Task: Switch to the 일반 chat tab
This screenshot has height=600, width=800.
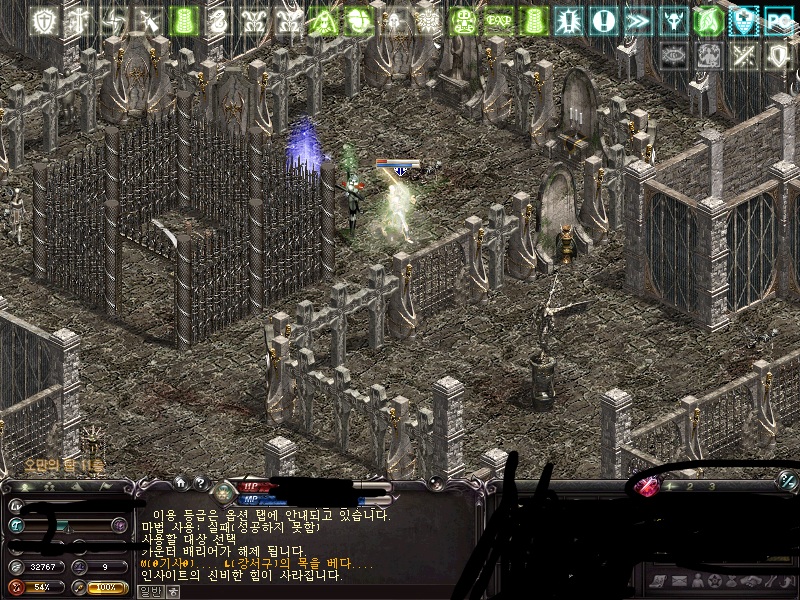Action: [x=149, y=591]
